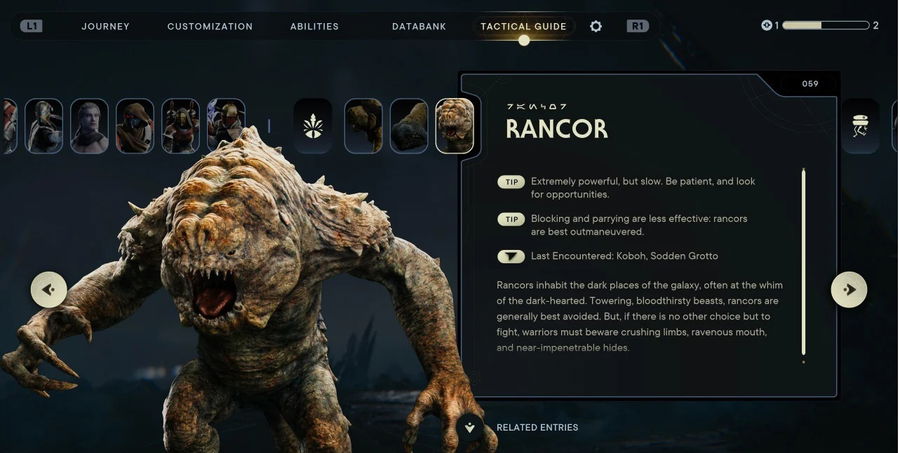Select the droid category icon
The image size is (900, 453).
pyautogui.click(x=860, y=126)
